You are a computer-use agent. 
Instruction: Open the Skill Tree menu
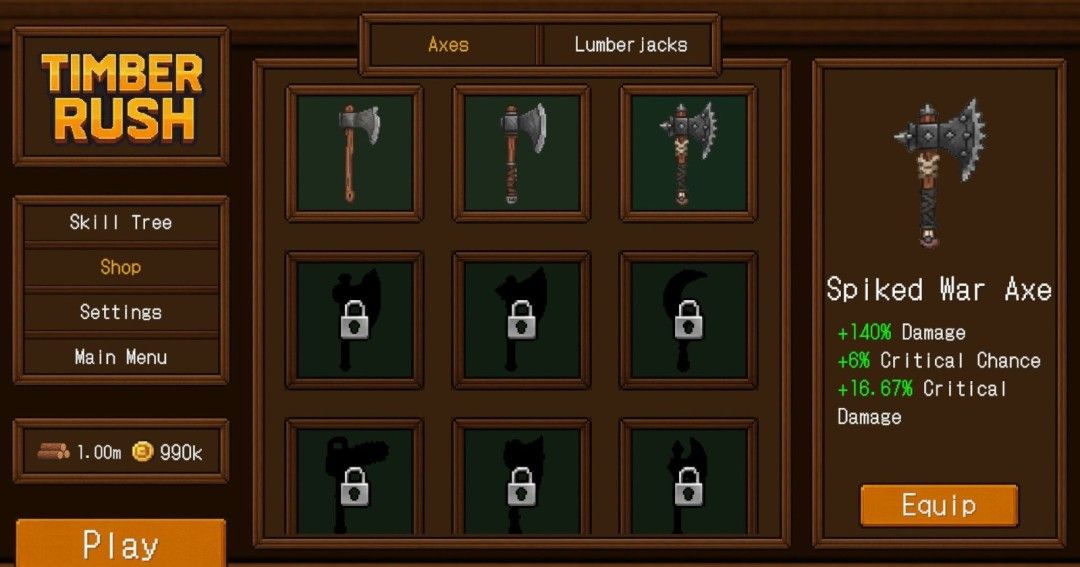[121, 223]
